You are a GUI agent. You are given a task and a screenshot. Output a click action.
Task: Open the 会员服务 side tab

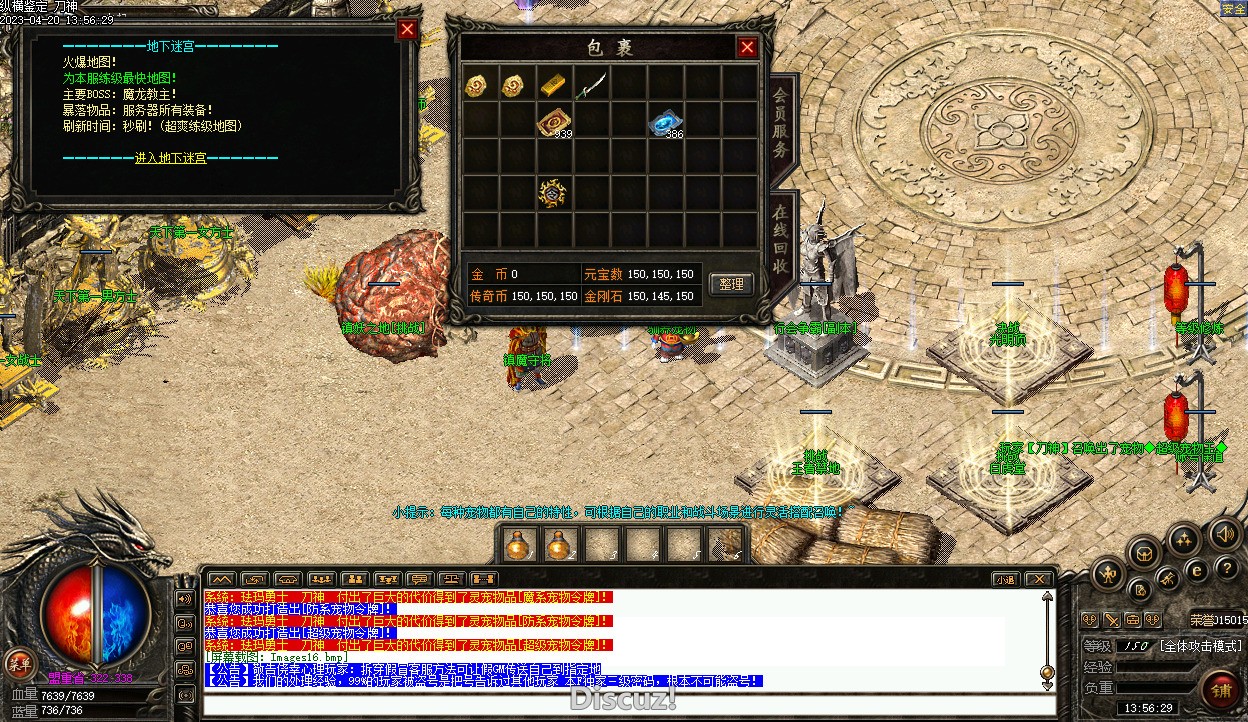(781, 124)
